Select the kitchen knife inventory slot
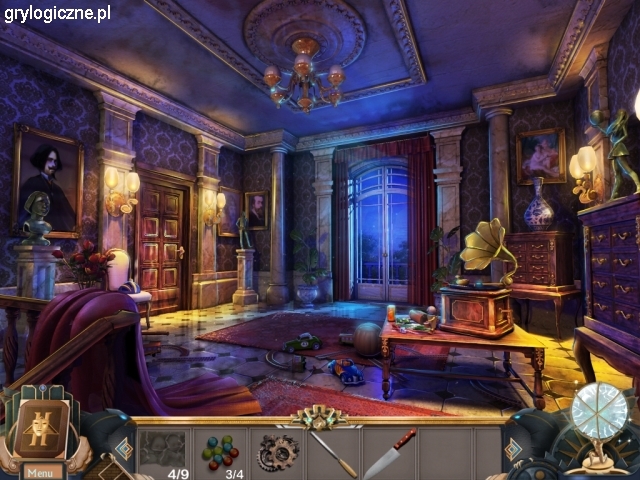The height and width of the screenshot is (480, 640). pyautogui.click(x=389, y=453)
